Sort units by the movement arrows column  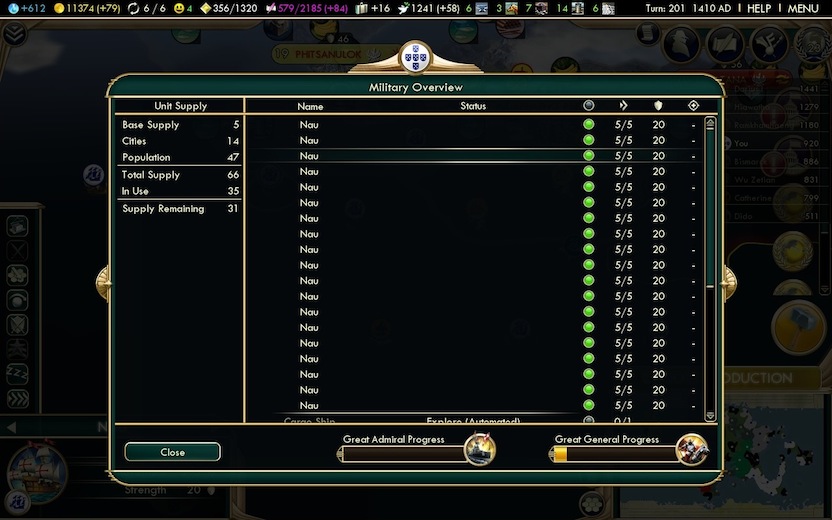click(x=624, y=105)
